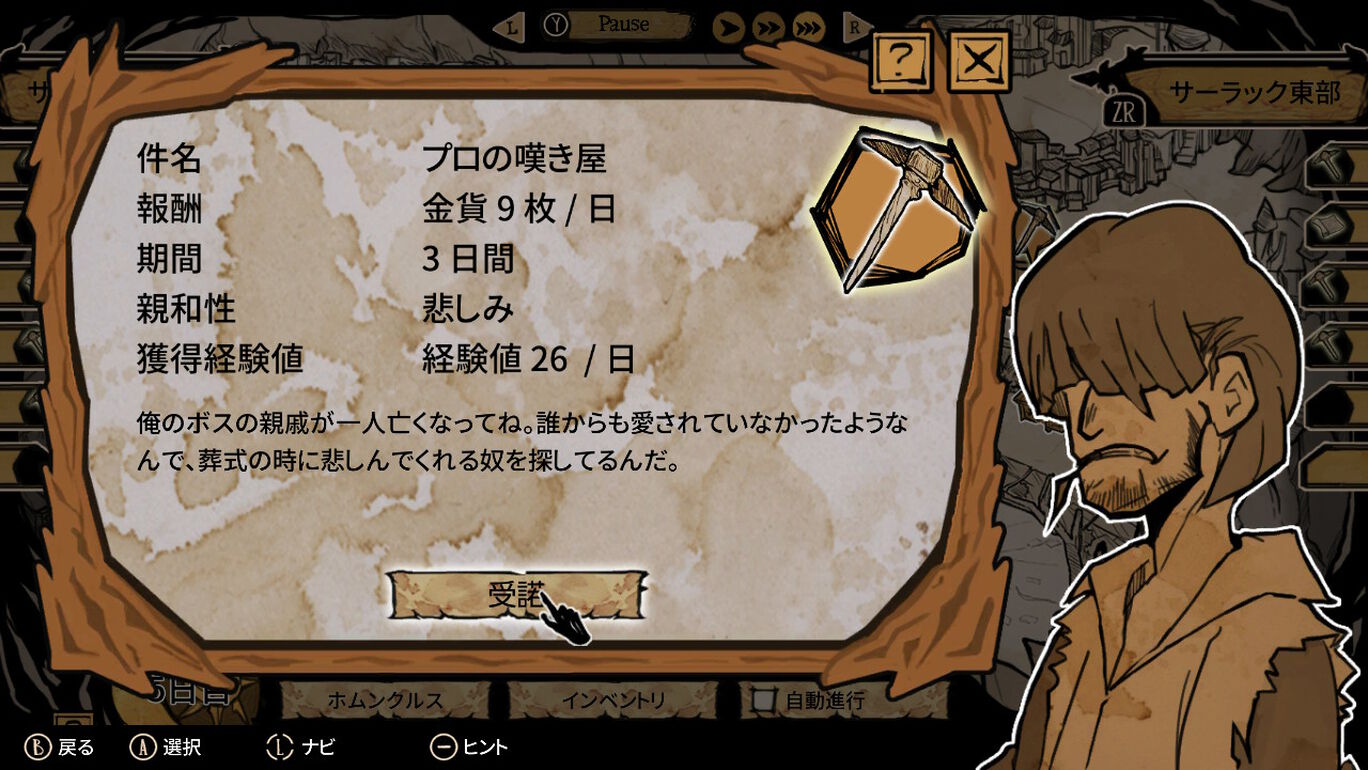Image resolution: width=1368 pixels, height=770 pixels.
Task: Select the single-speed play icon
Action: pyautogui.click(x=727, y=27)
